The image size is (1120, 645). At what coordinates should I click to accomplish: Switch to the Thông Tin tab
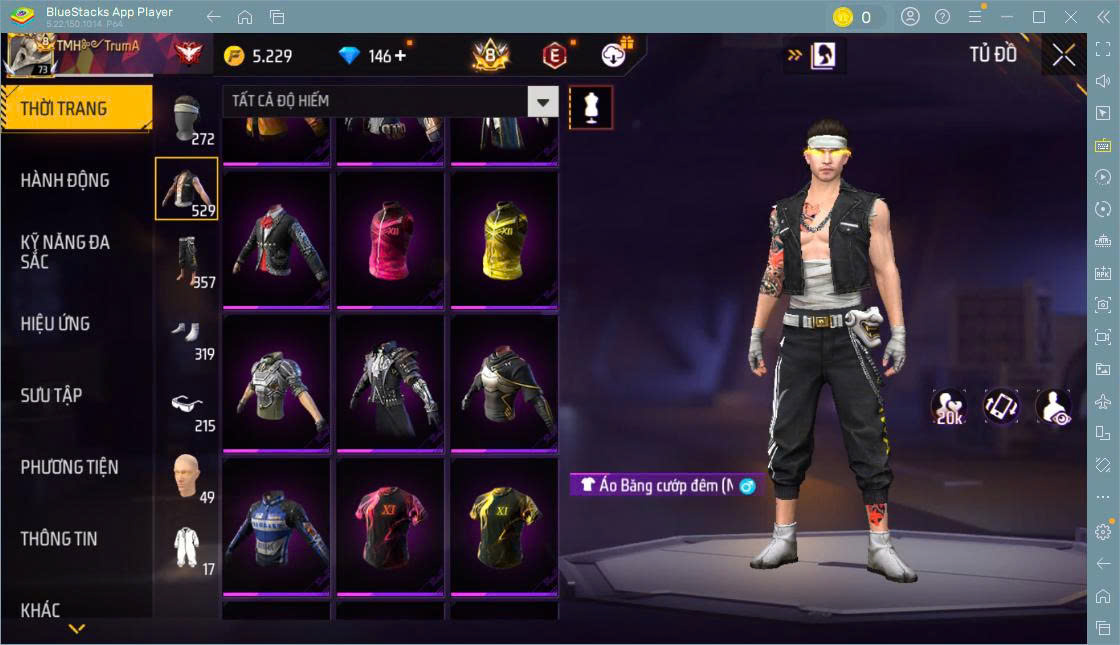tap(59, 539)
